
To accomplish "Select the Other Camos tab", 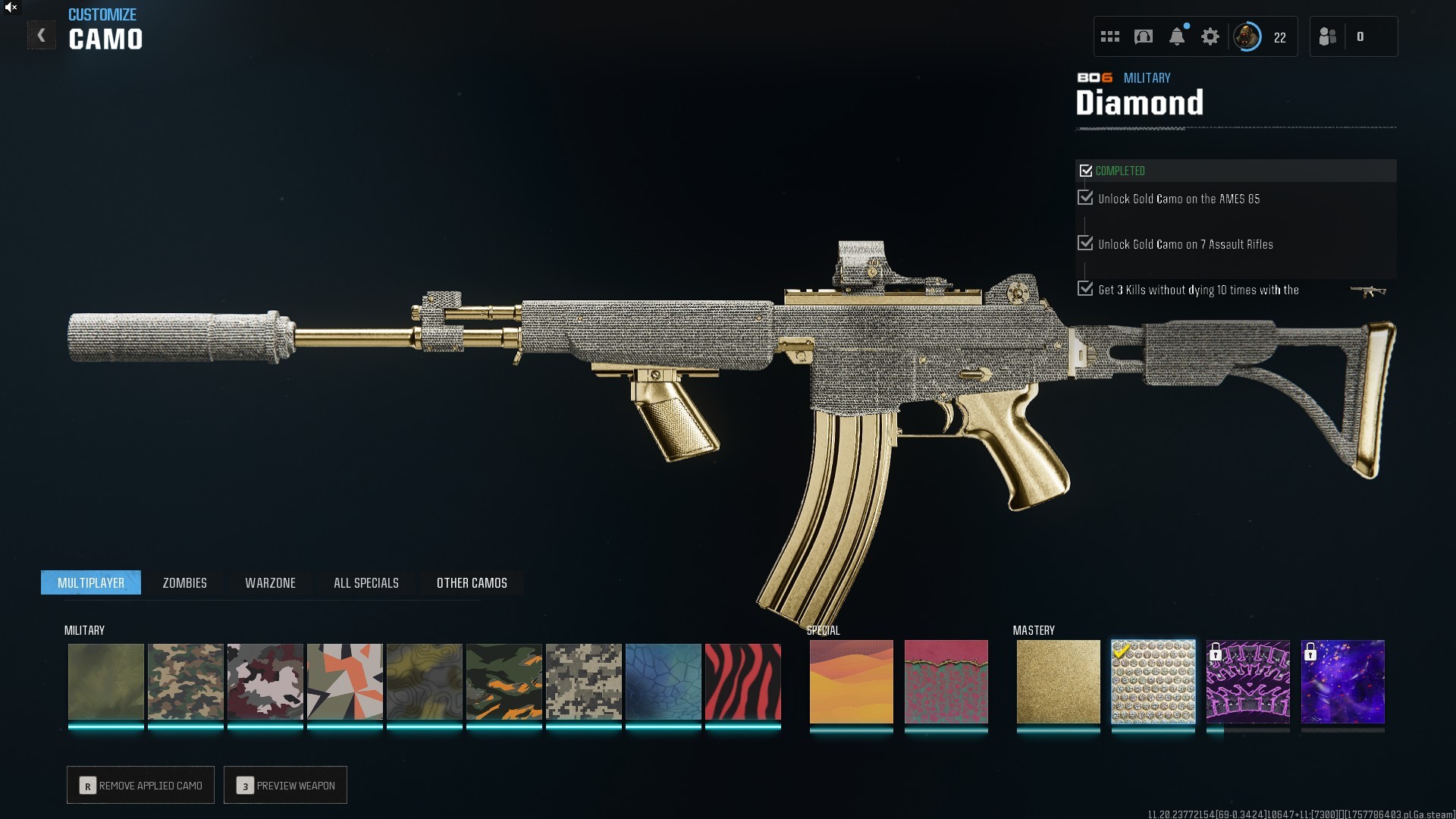I will [472, 583].
